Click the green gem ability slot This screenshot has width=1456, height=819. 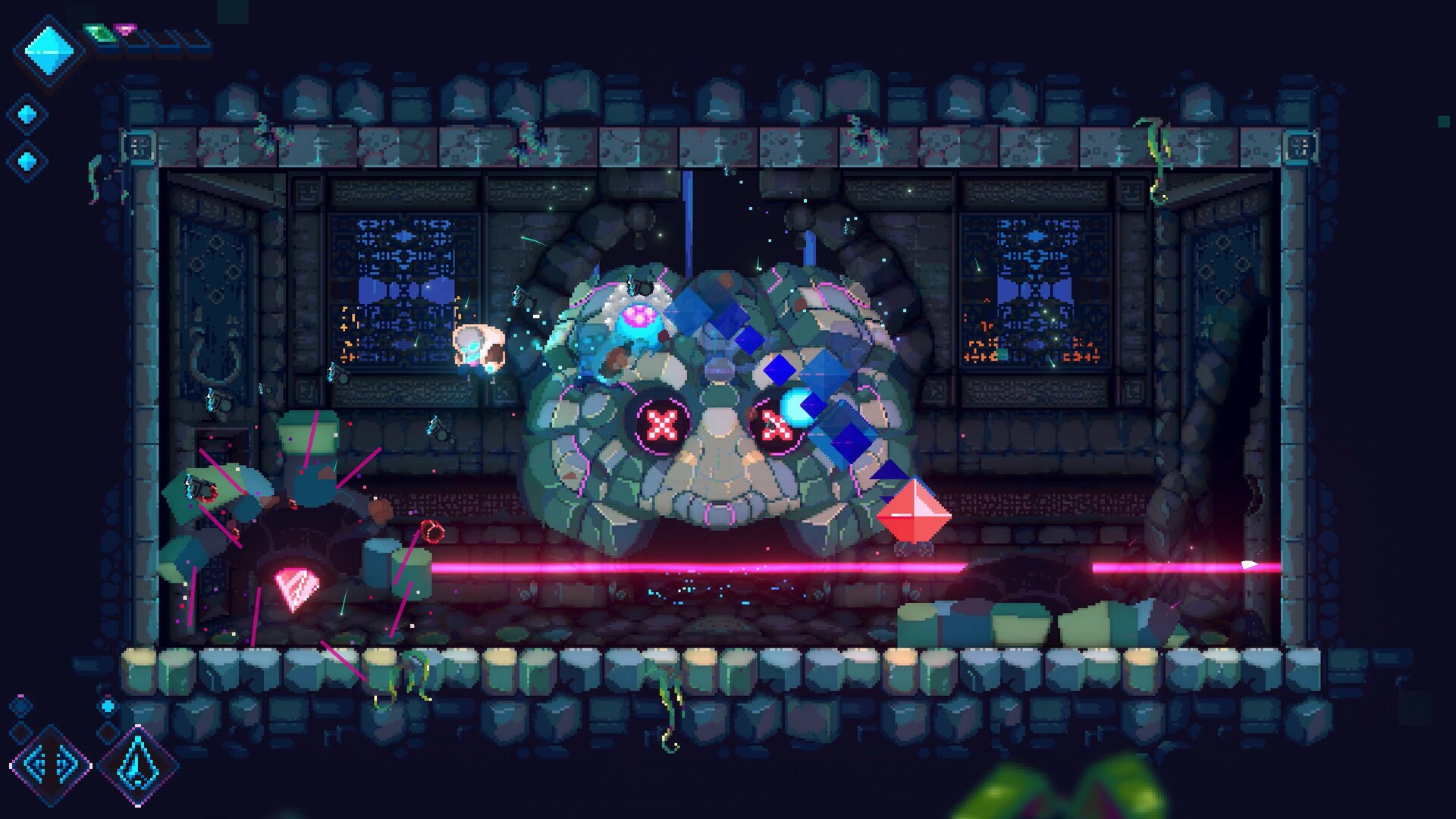click(x=99, y=32)
